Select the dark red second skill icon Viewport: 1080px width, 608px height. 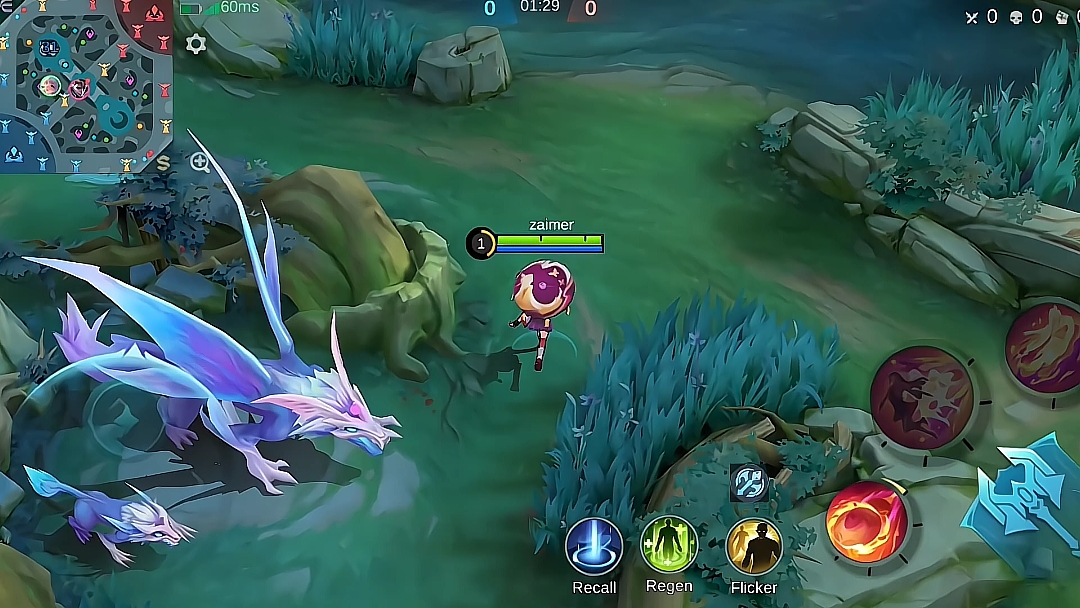921,397
